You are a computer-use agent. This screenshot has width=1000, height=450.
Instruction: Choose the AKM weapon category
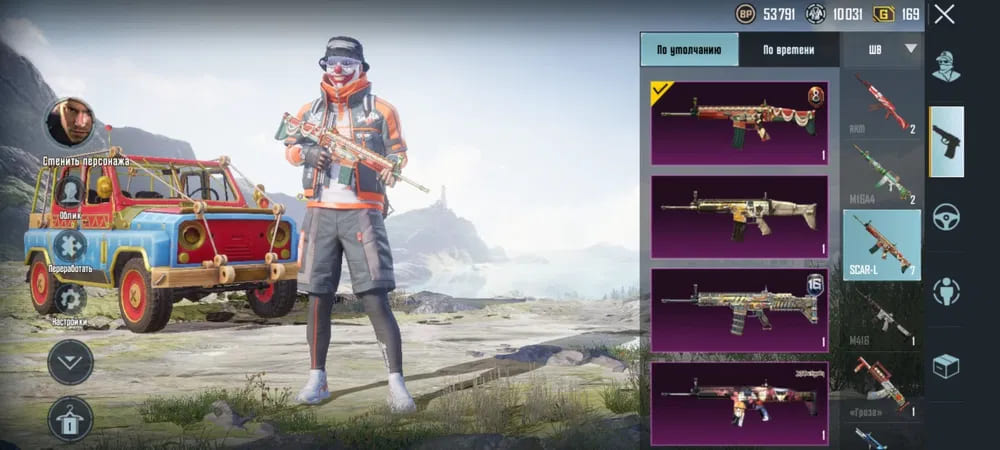[882, 103]
